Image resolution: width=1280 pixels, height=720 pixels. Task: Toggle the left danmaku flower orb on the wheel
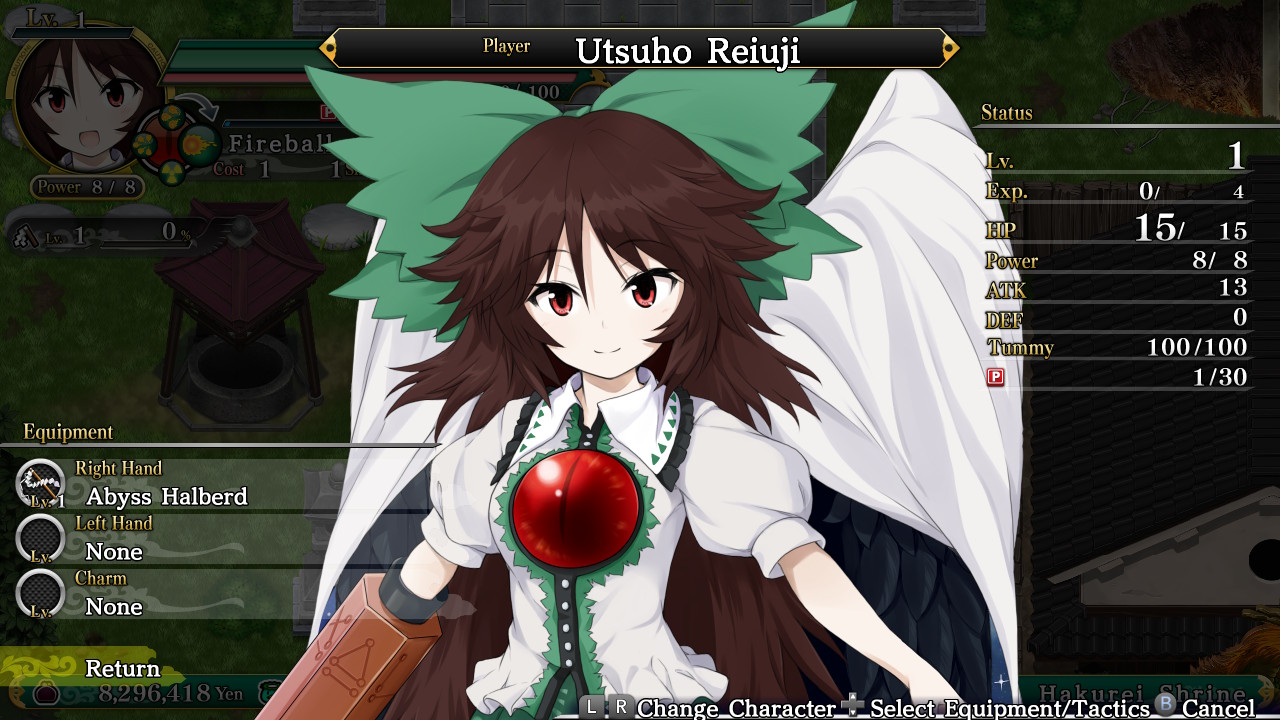tap(145, 145)
